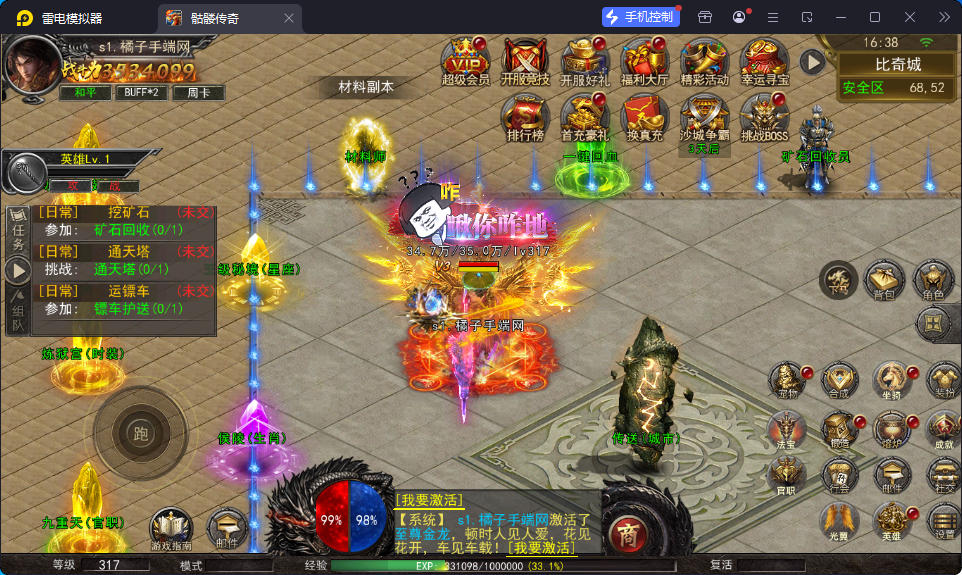This screenshot has width=962, height=575.
Task: Open the 幸运寻宝 treasure hunt
Action: pyautogui.click(x=765, y=62)
